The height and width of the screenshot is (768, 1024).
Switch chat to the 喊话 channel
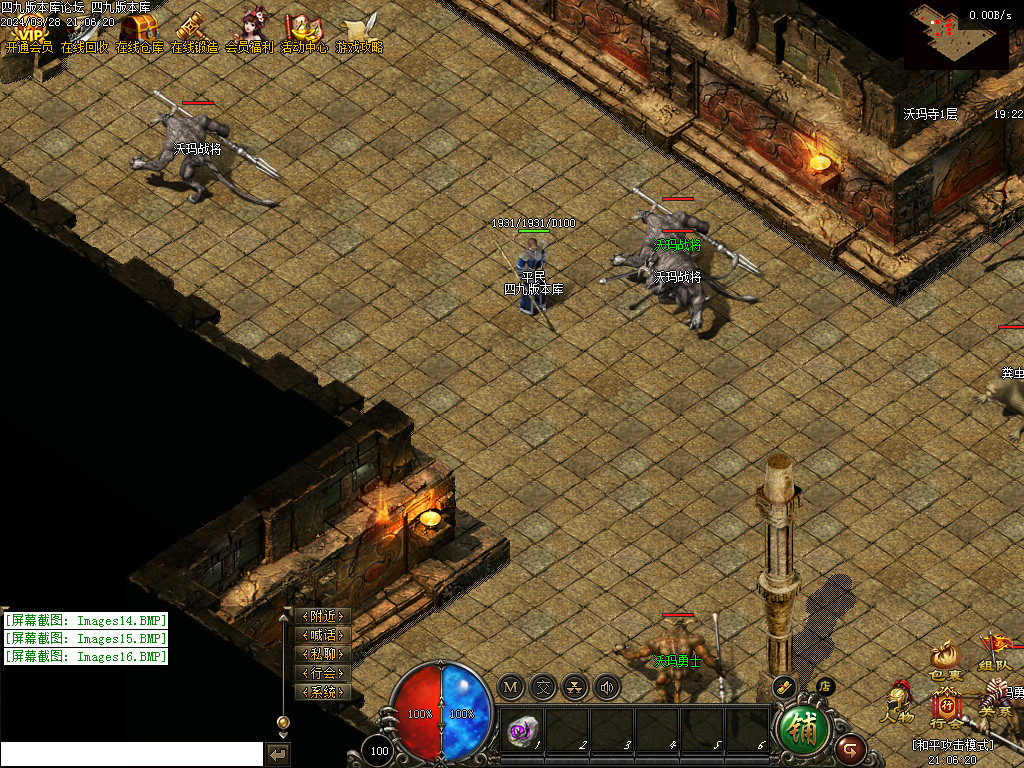click(323, 635)
